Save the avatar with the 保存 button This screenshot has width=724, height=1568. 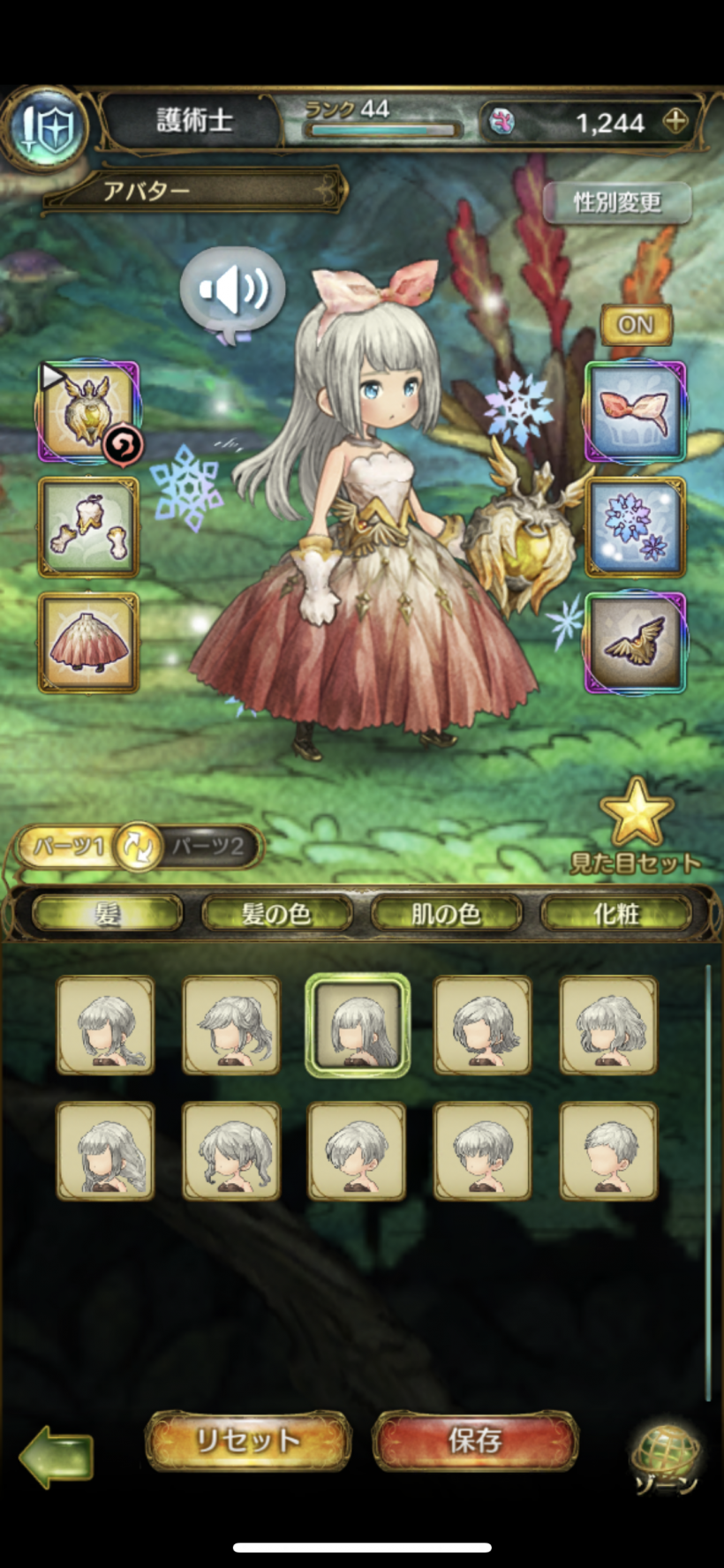[x=475, y=1441]
